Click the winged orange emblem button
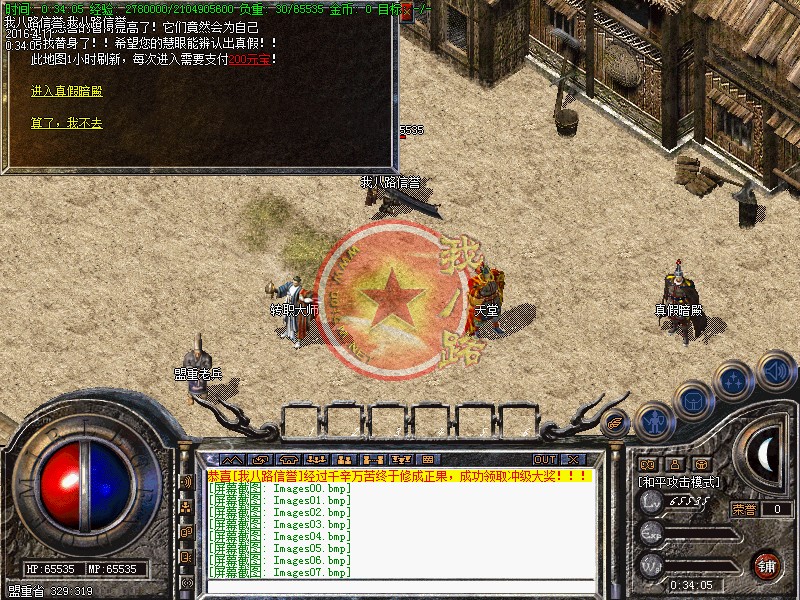Image resolution: width=800 pixels, height=600 pixels. (616, 422)
